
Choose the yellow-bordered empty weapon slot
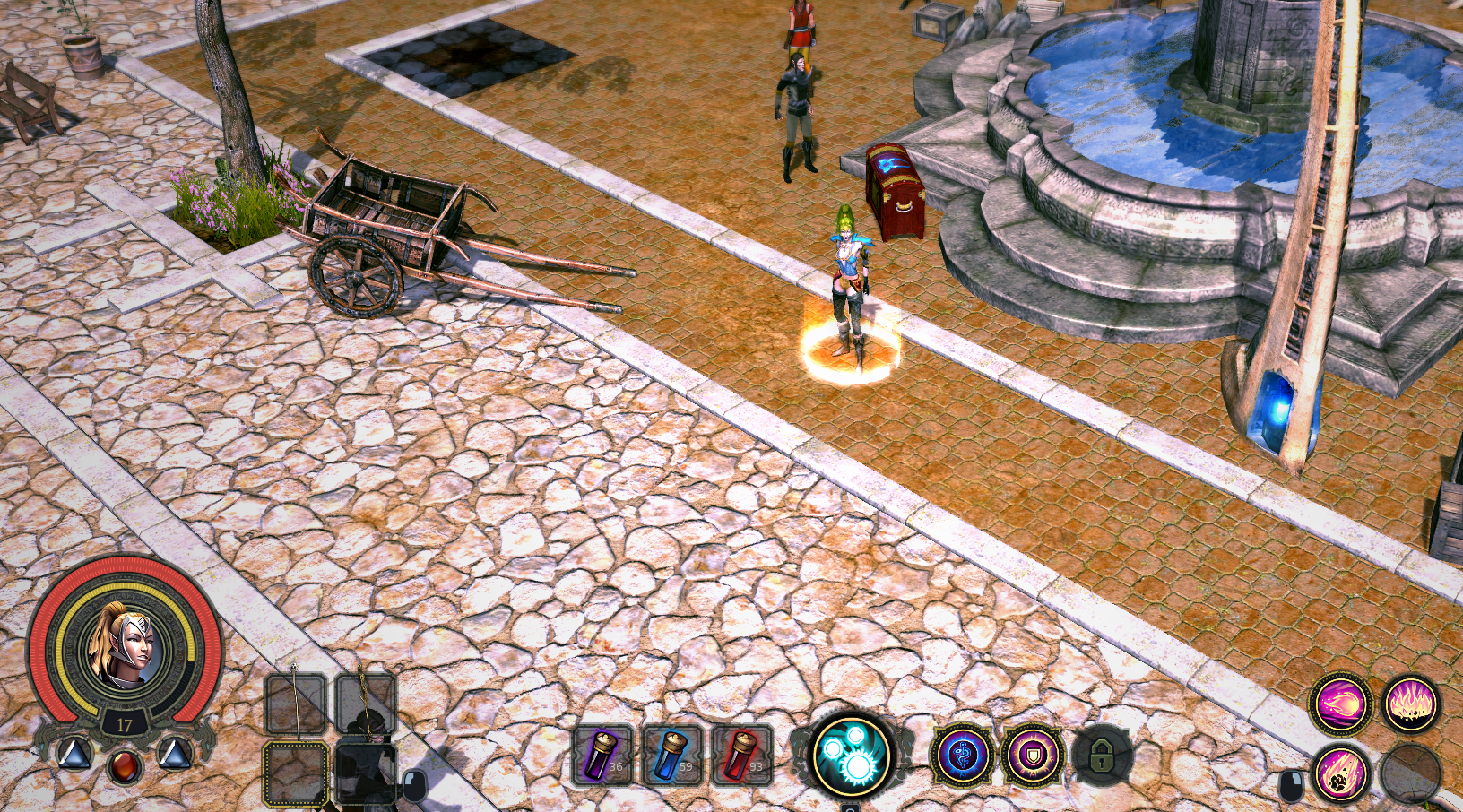click(x=295, y=773)
